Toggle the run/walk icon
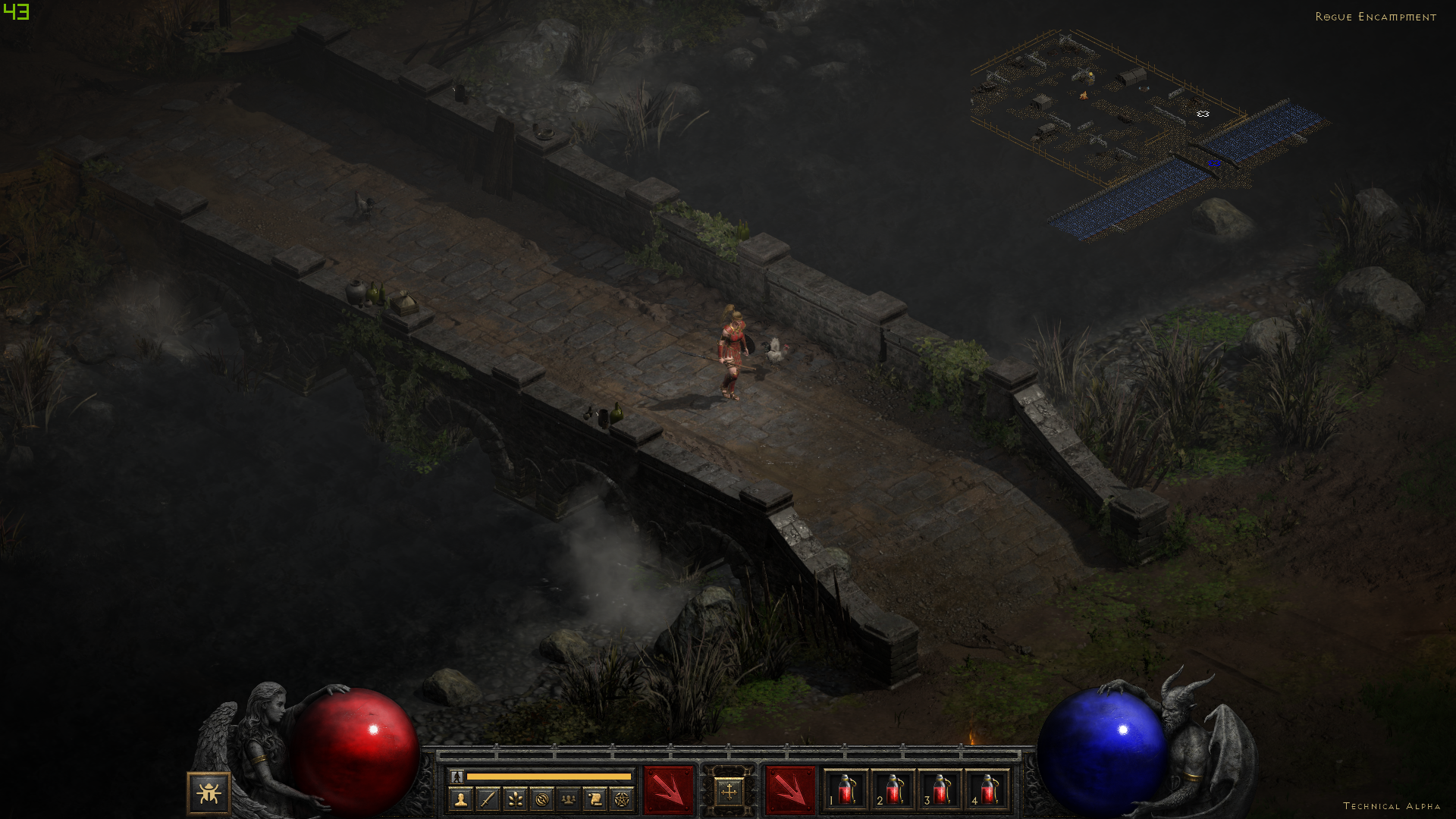Screen dimensions: 1456x819 point(457,777)
